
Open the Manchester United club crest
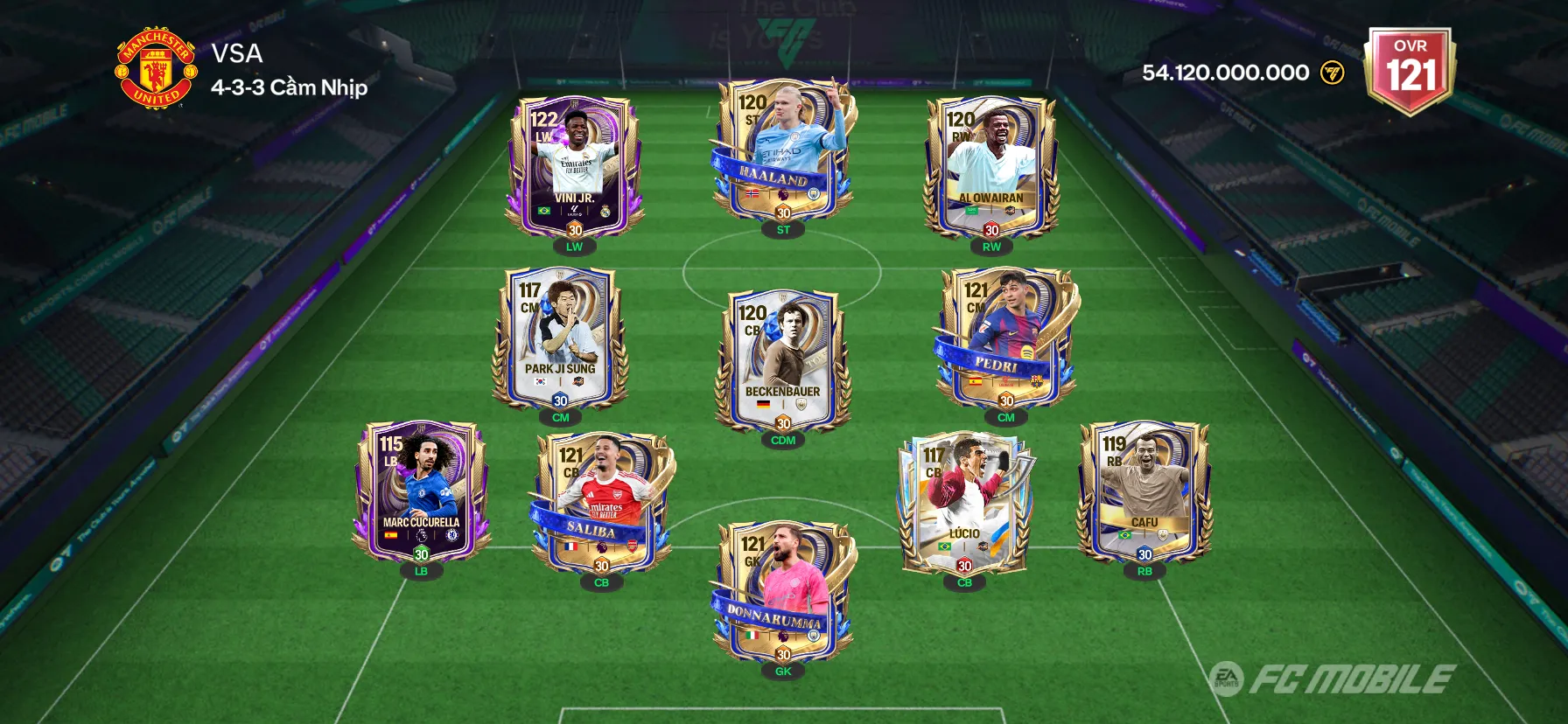click(157, 67)
